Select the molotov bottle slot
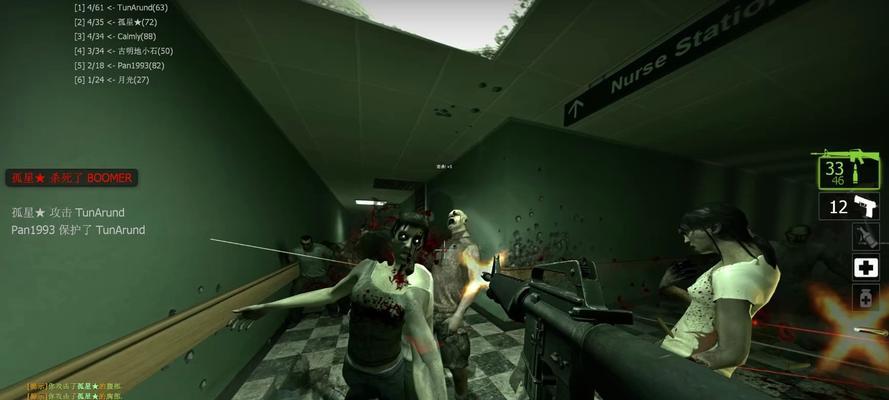Viewport: 889px width, 400px height. [x=865, y=237]
